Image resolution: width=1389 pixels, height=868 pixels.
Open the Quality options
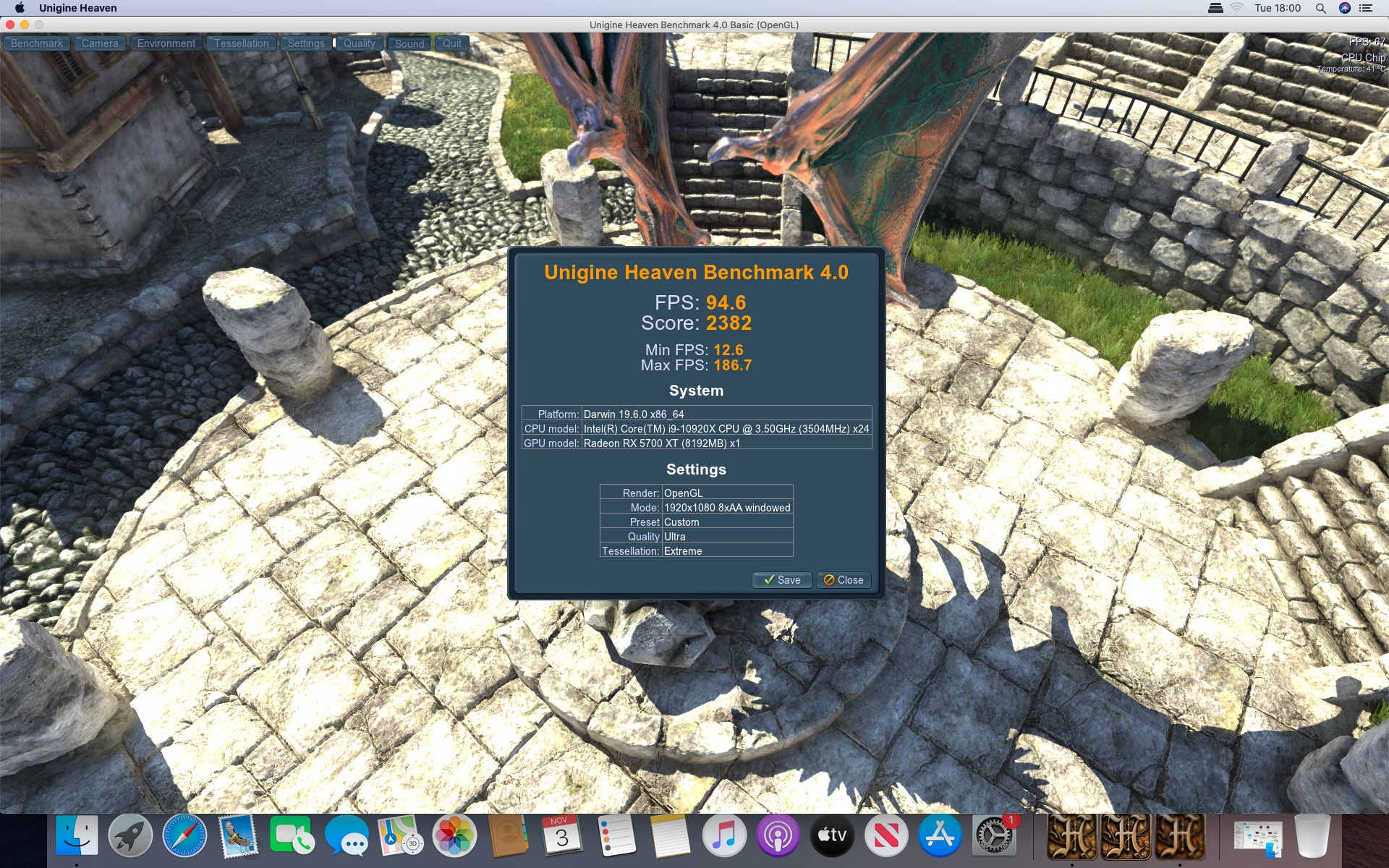(359, 43)
